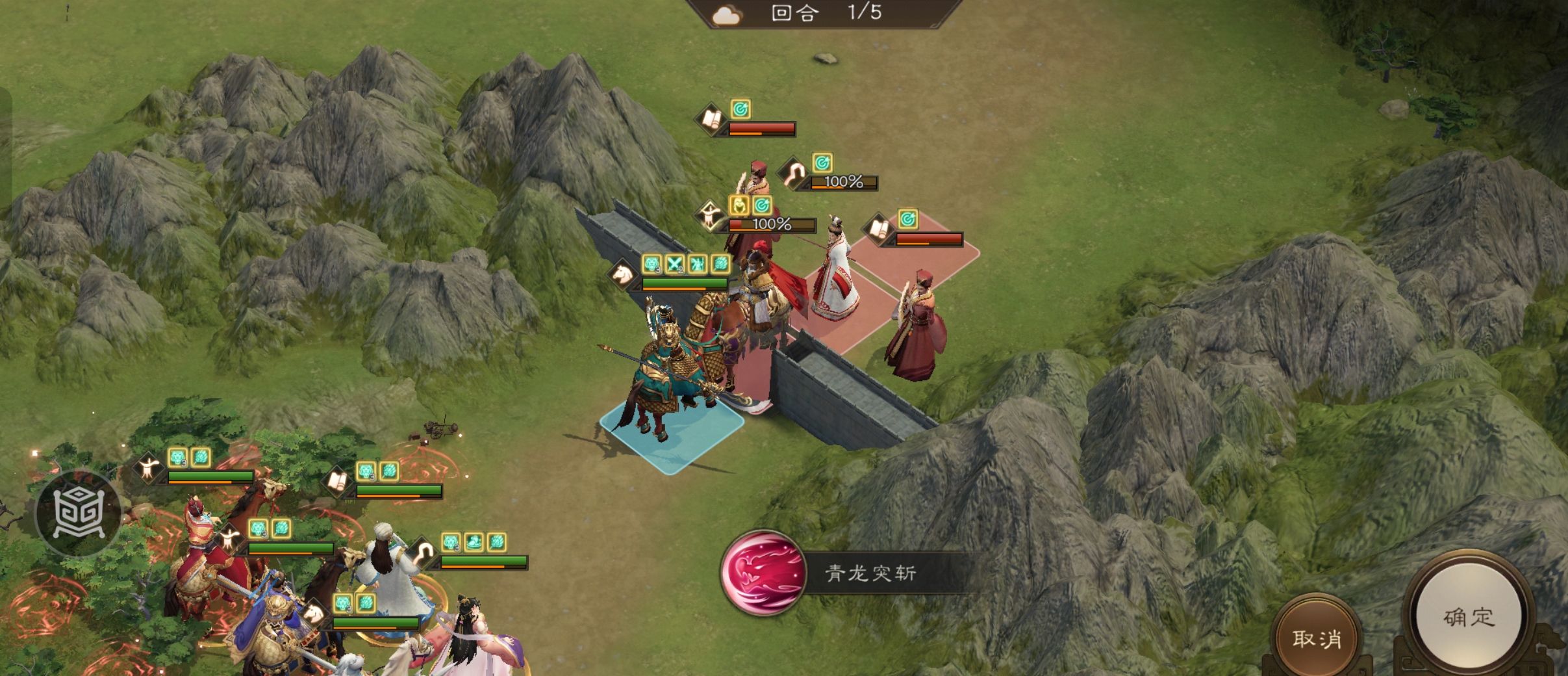Click the scroll unit icon above the red health bar
The image size is (1568, 676).
(713, 118)
